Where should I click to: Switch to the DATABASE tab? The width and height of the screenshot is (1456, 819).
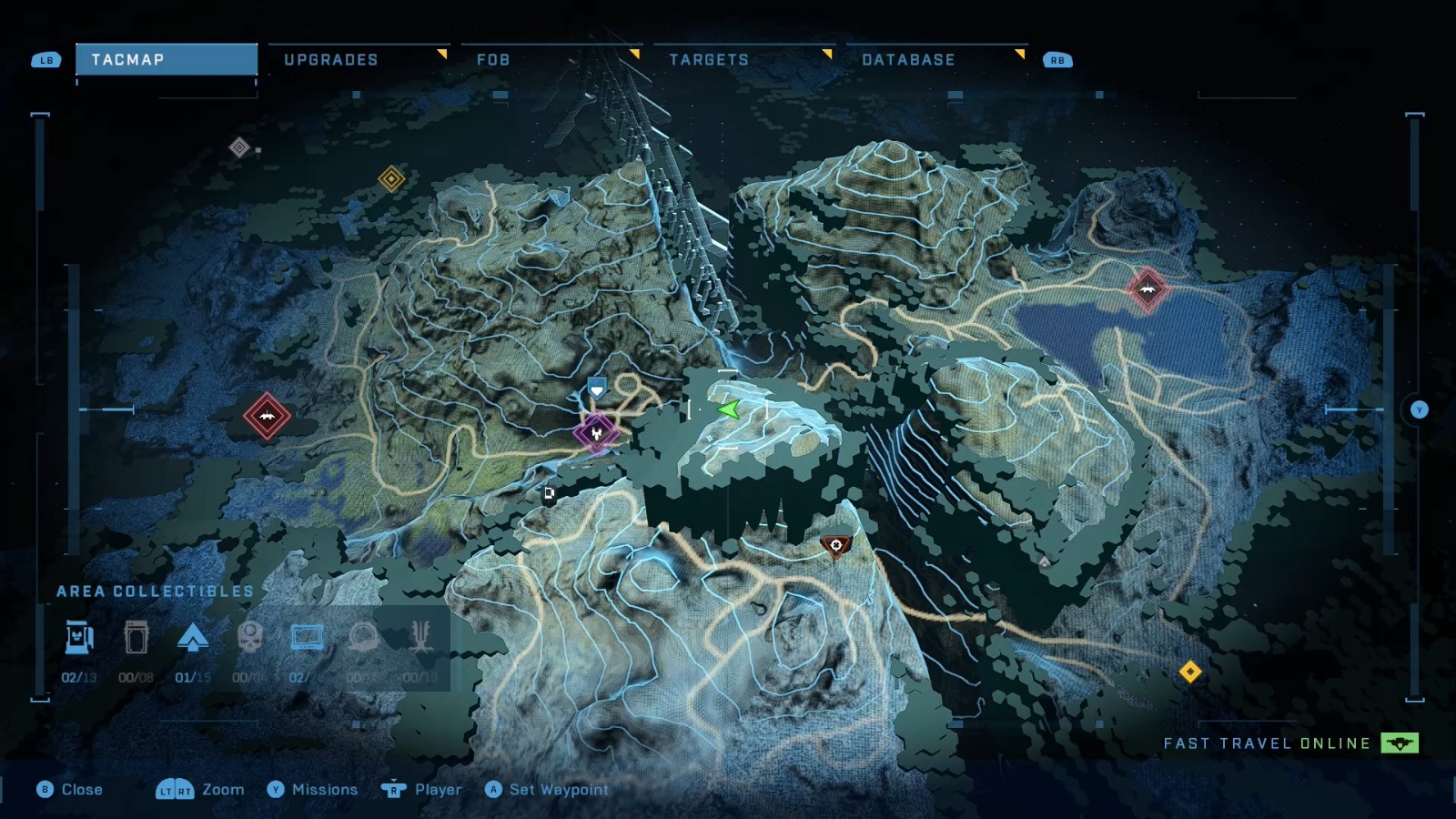(x=909, y=60)
